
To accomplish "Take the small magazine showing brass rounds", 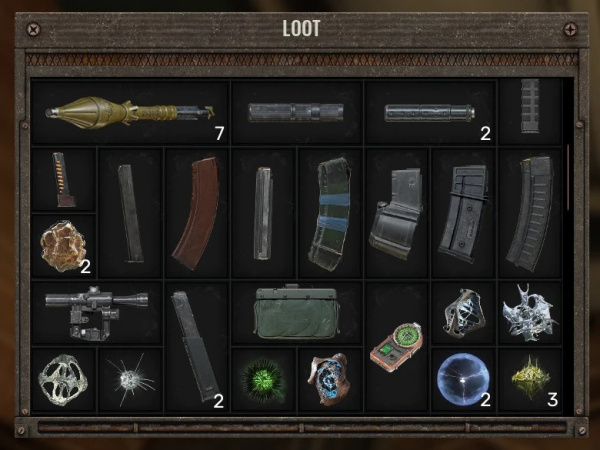I will (63, 180).
